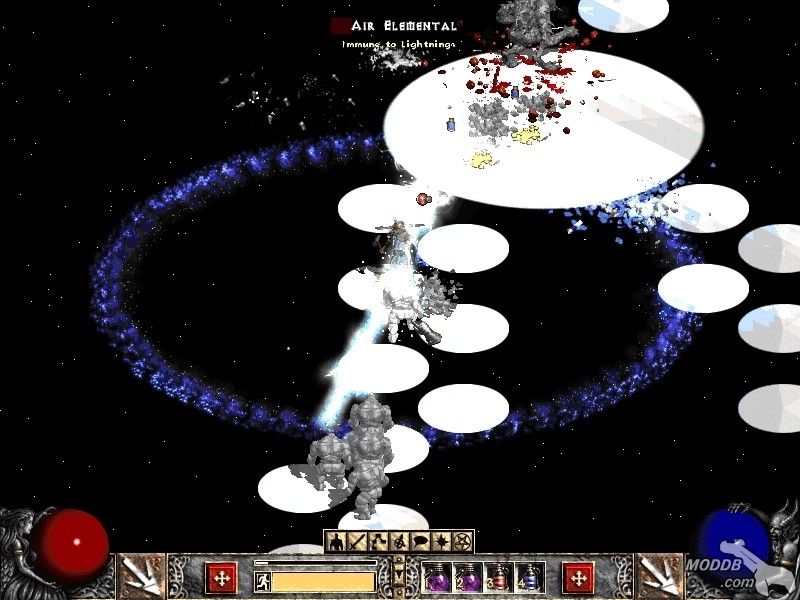Open the speech bubble message log
This screenshot has width=800, height=600.
click(420, 542)
